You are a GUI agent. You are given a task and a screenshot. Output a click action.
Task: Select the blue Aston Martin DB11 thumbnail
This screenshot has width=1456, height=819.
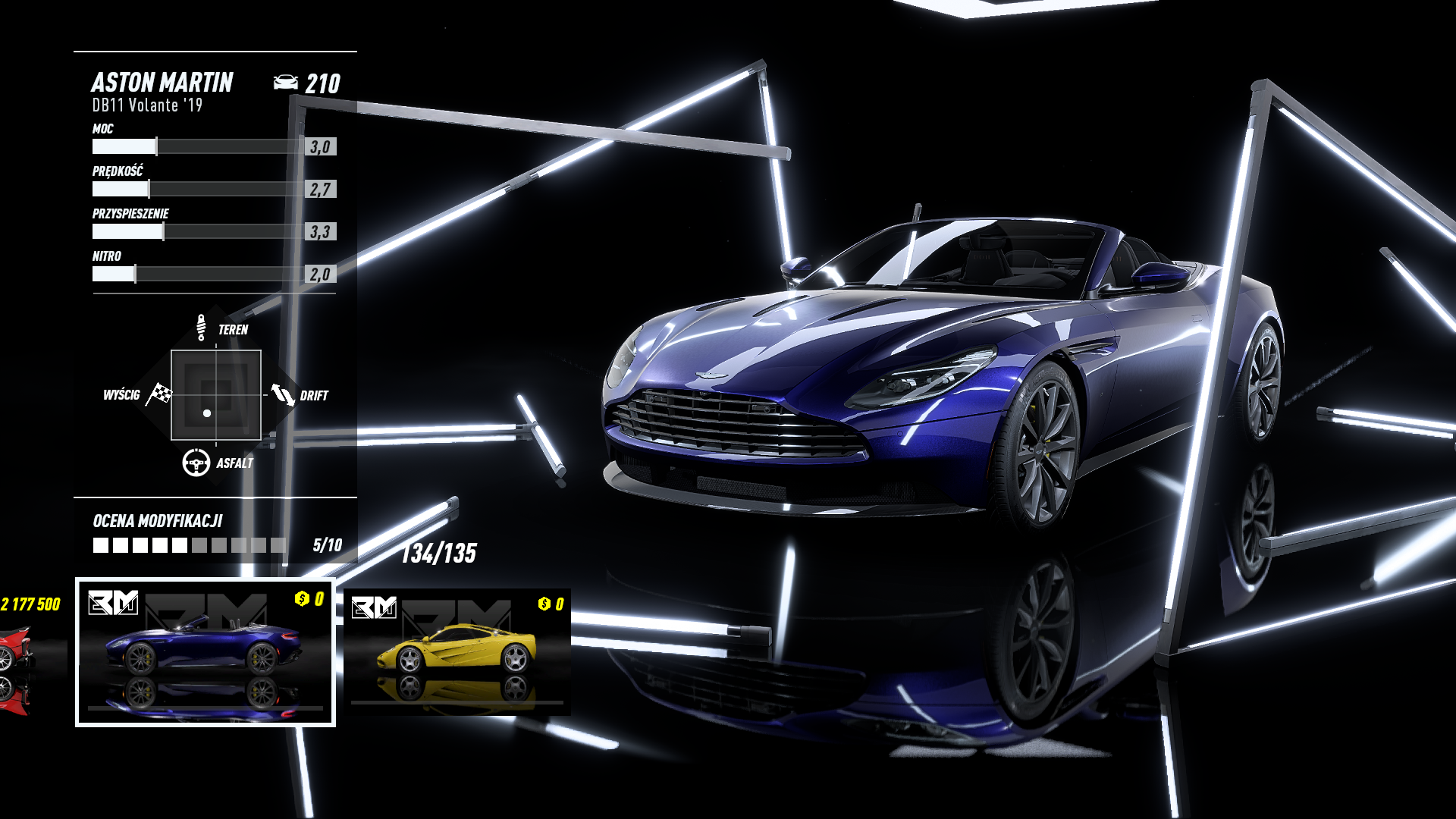pyautogui.click(x=205, y=652)
